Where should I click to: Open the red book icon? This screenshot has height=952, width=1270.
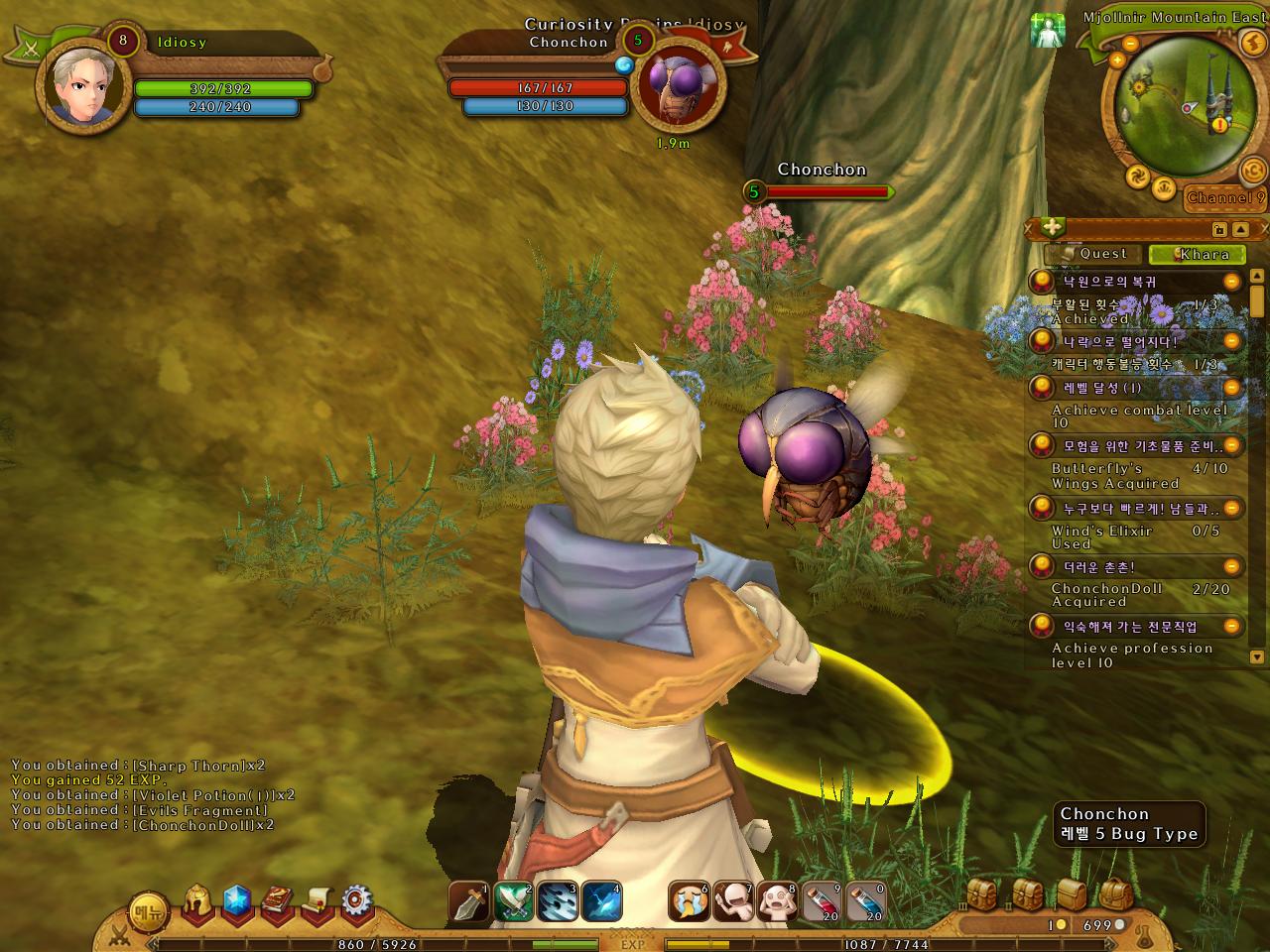point(277,900)
